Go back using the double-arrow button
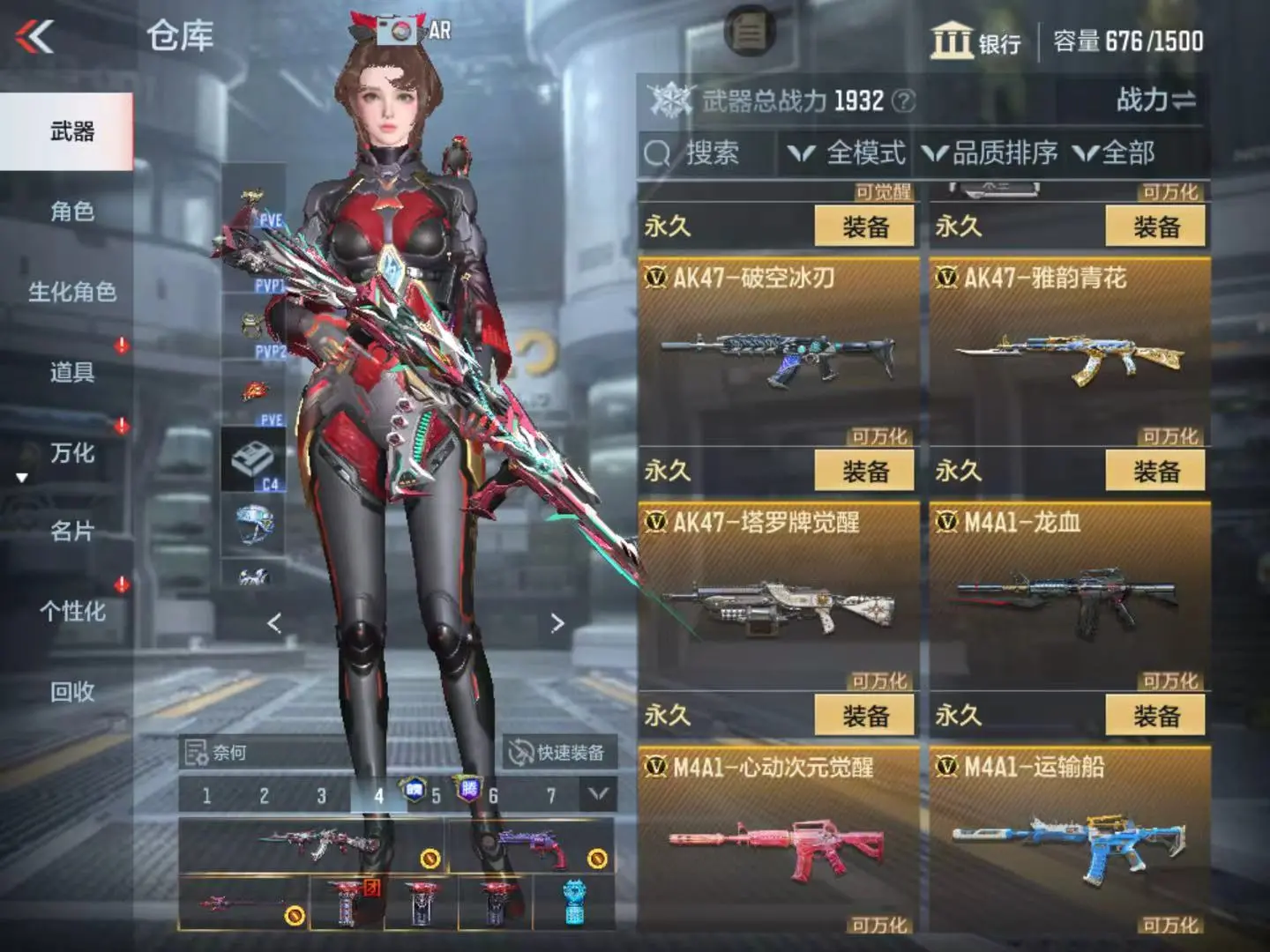This screenshot has height=952, width=1270. (x=35, y=37)
